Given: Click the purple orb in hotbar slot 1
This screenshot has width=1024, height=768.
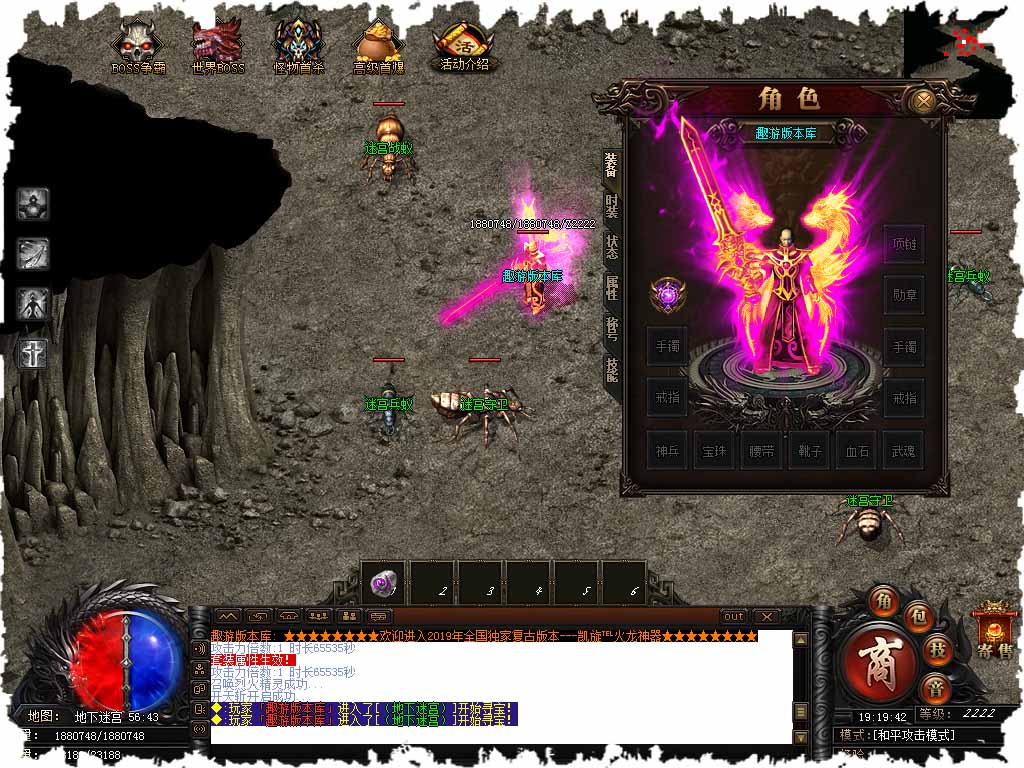Looking at the screenshot, I should (x=382, y=583).
